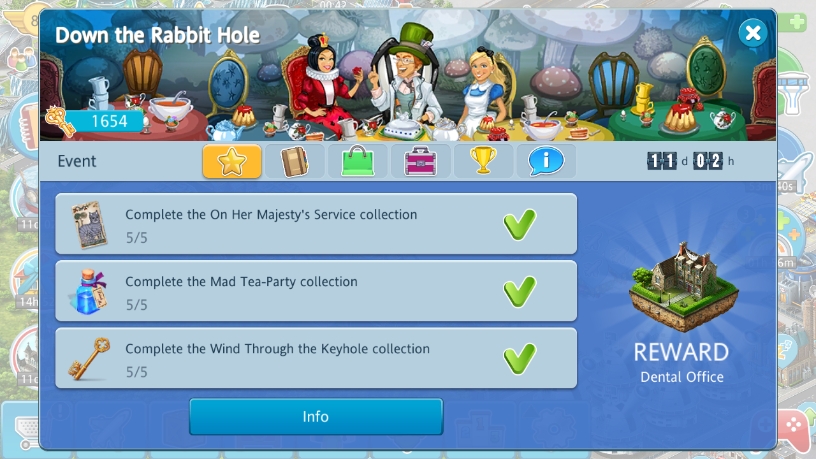816x459 pixels.
Task: Open the green shopping bag tab
Action: [x=357, y=161]
